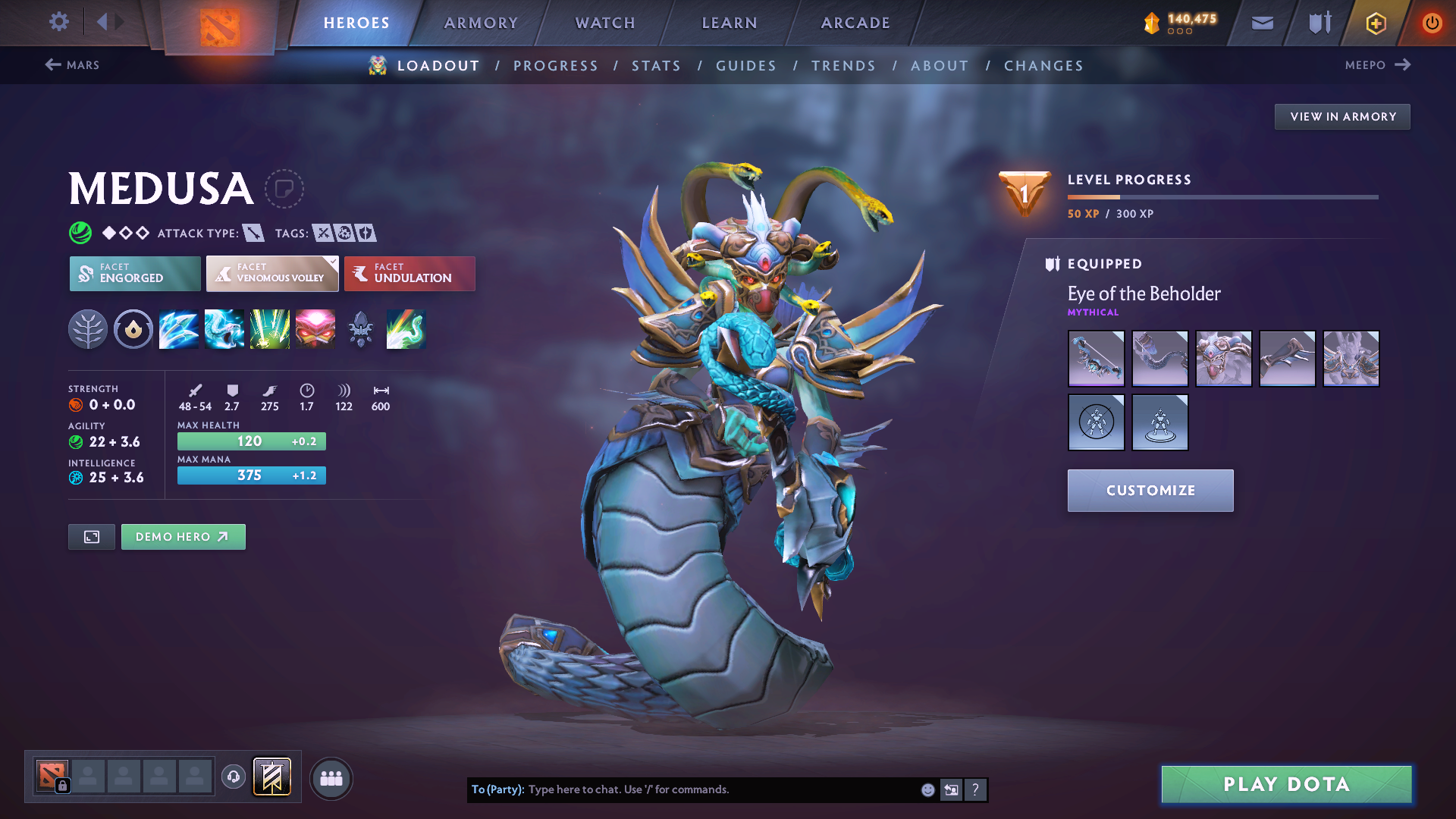Click the talent tree branch icon

click(88, 329)
